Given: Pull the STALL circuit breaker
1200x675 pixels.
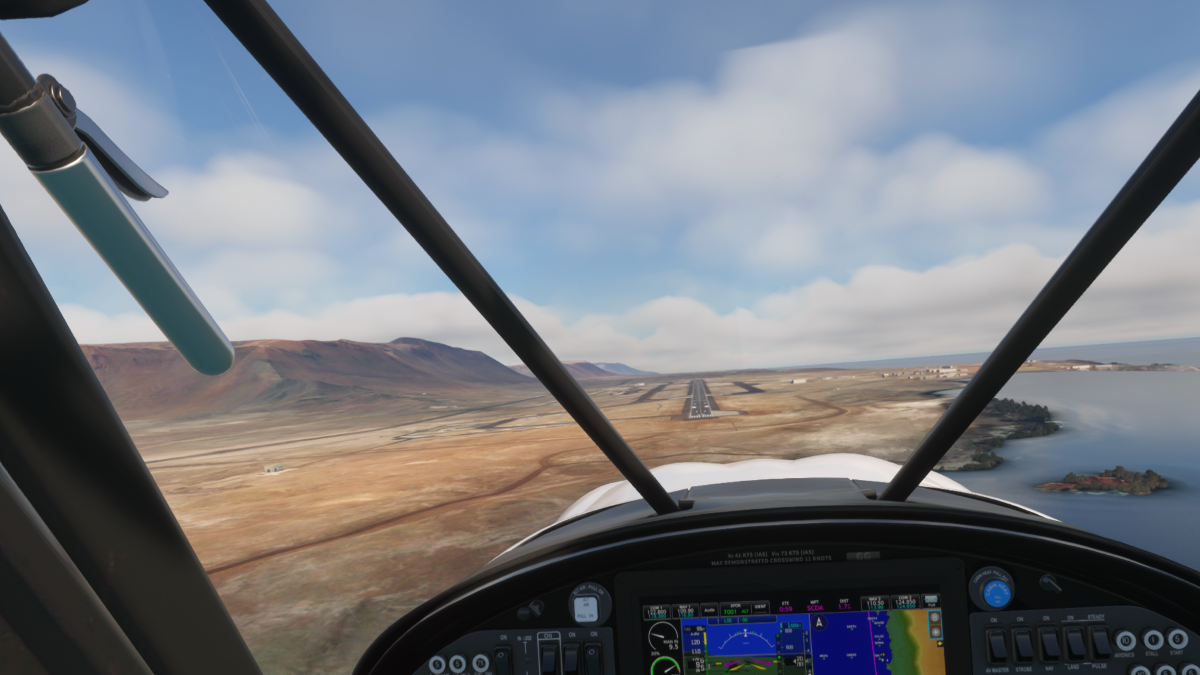Looking at the screenshot, I should tap(1153, 640).
